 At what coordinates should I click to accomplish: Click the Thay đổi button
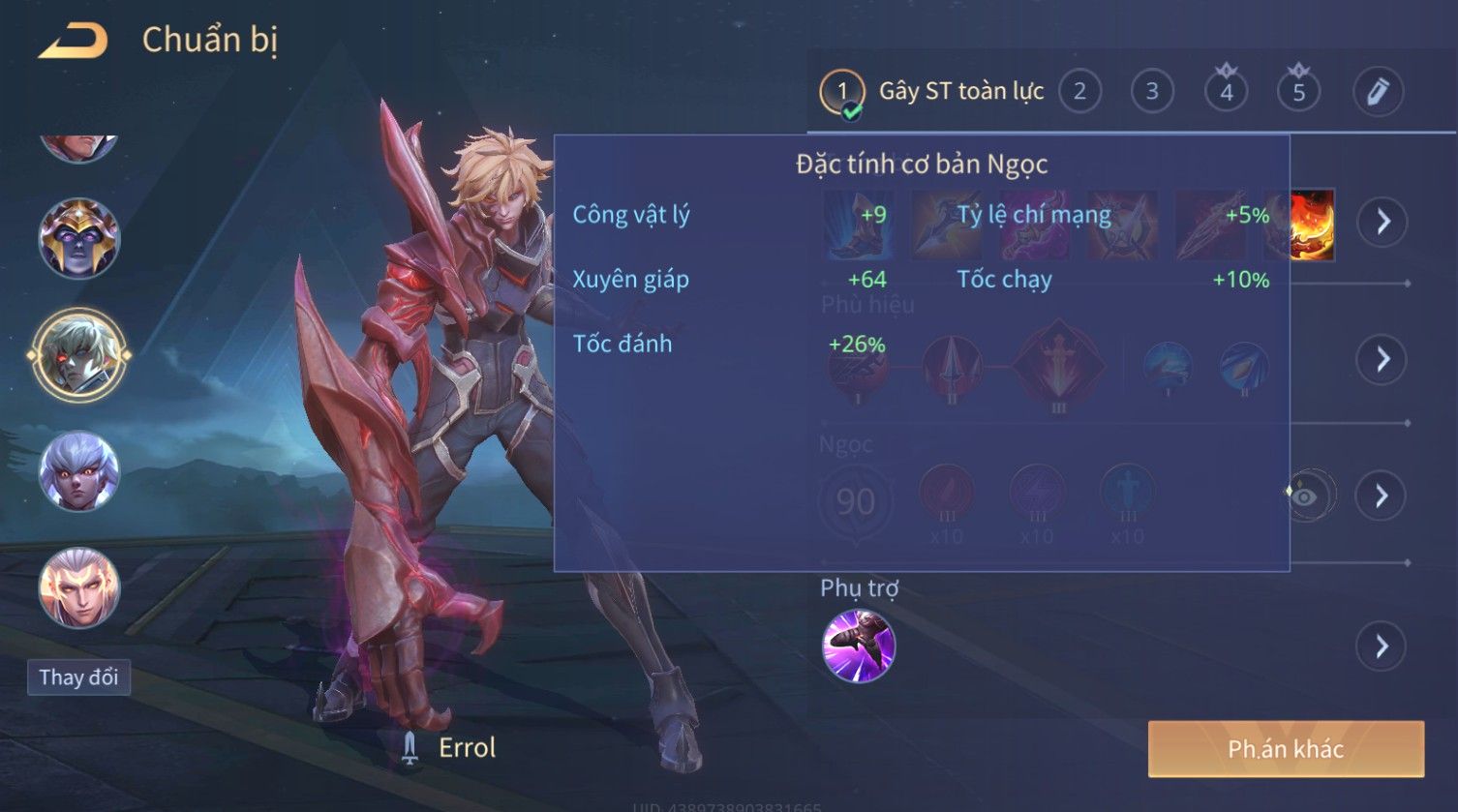click(x=78, y=677)
